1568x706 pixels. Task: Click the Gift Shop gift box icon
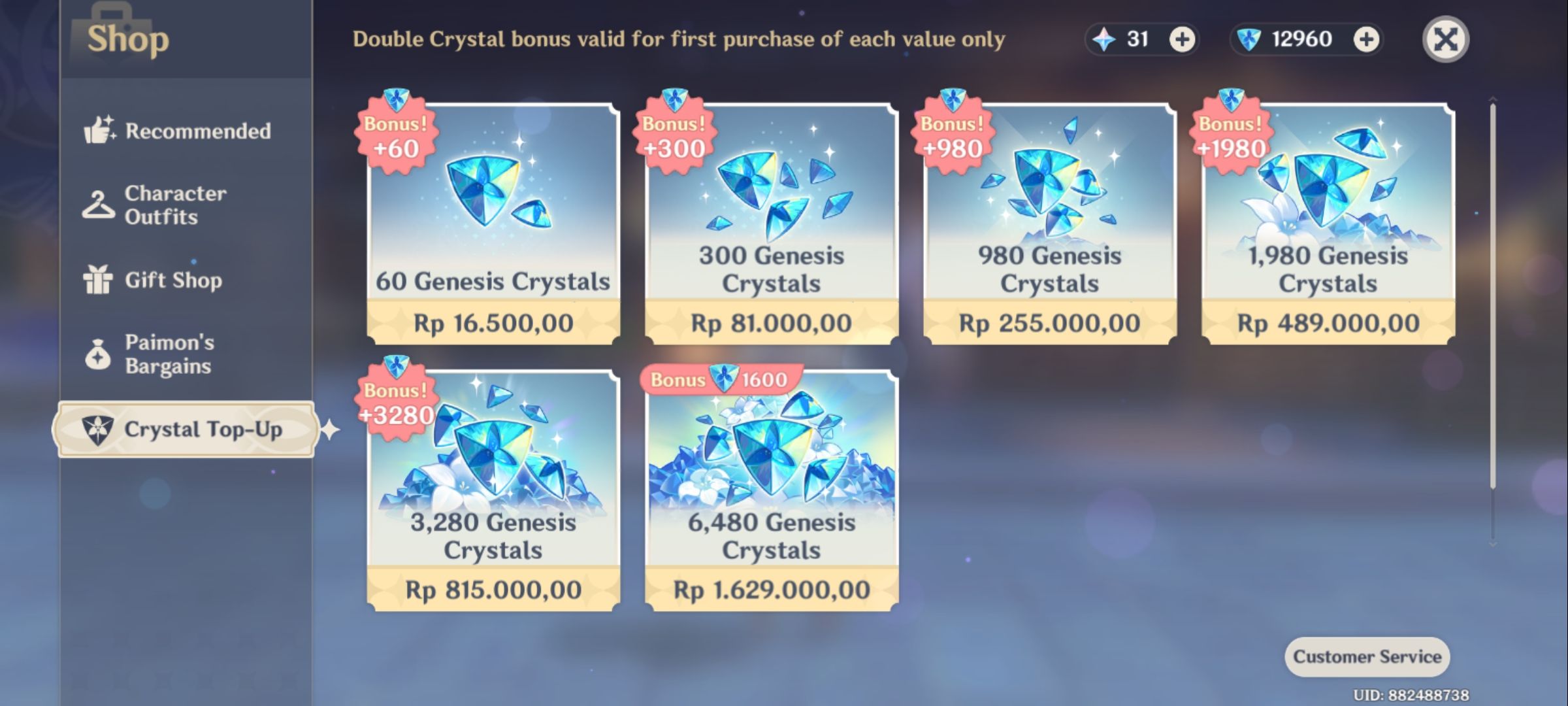(99, 280)
